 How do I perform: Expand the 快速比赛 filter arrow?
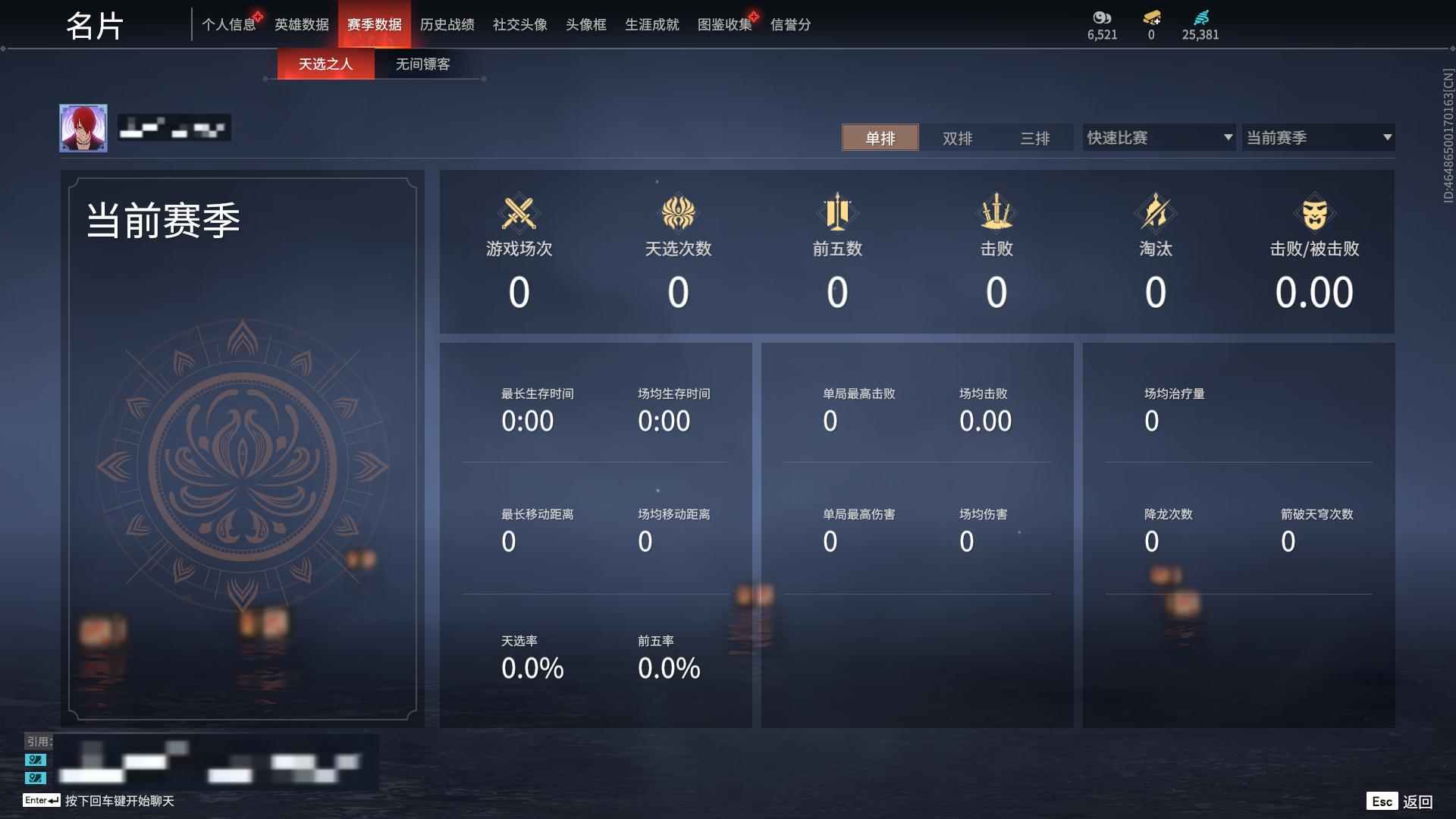pyautogui.click(x=1228, y=137)
